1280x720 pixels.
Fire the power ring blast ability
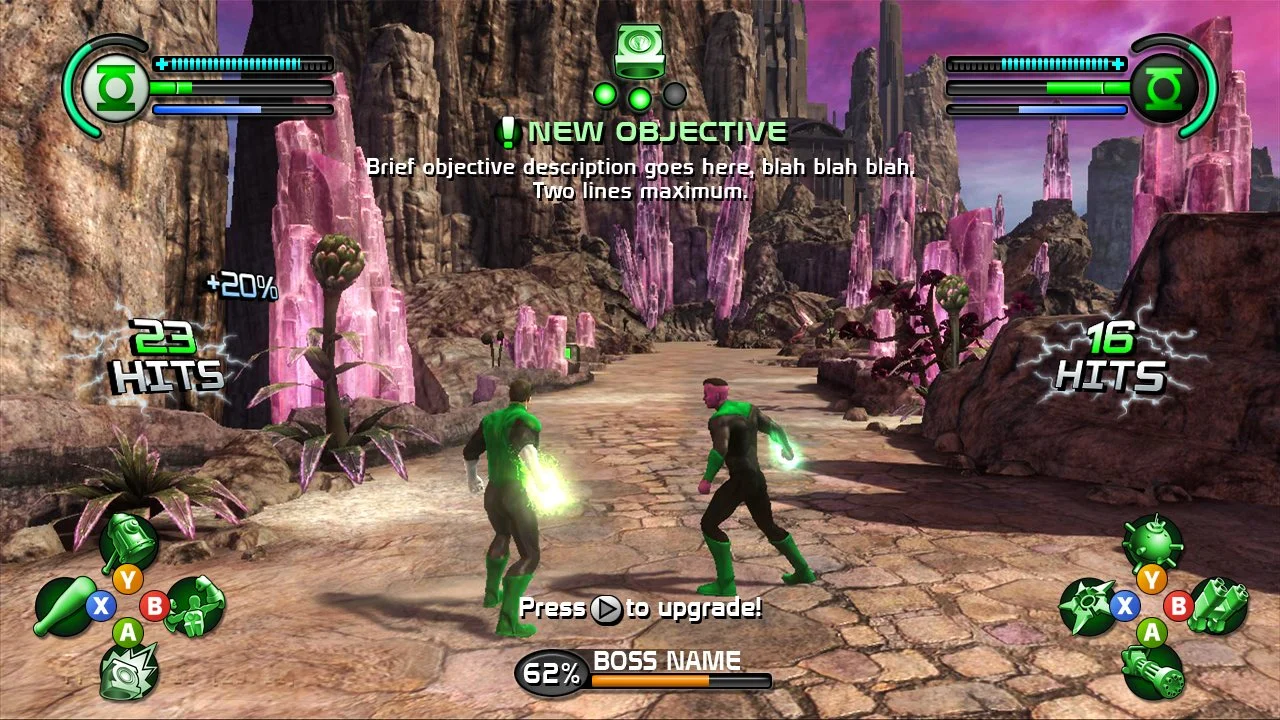[x=128, y=670]
